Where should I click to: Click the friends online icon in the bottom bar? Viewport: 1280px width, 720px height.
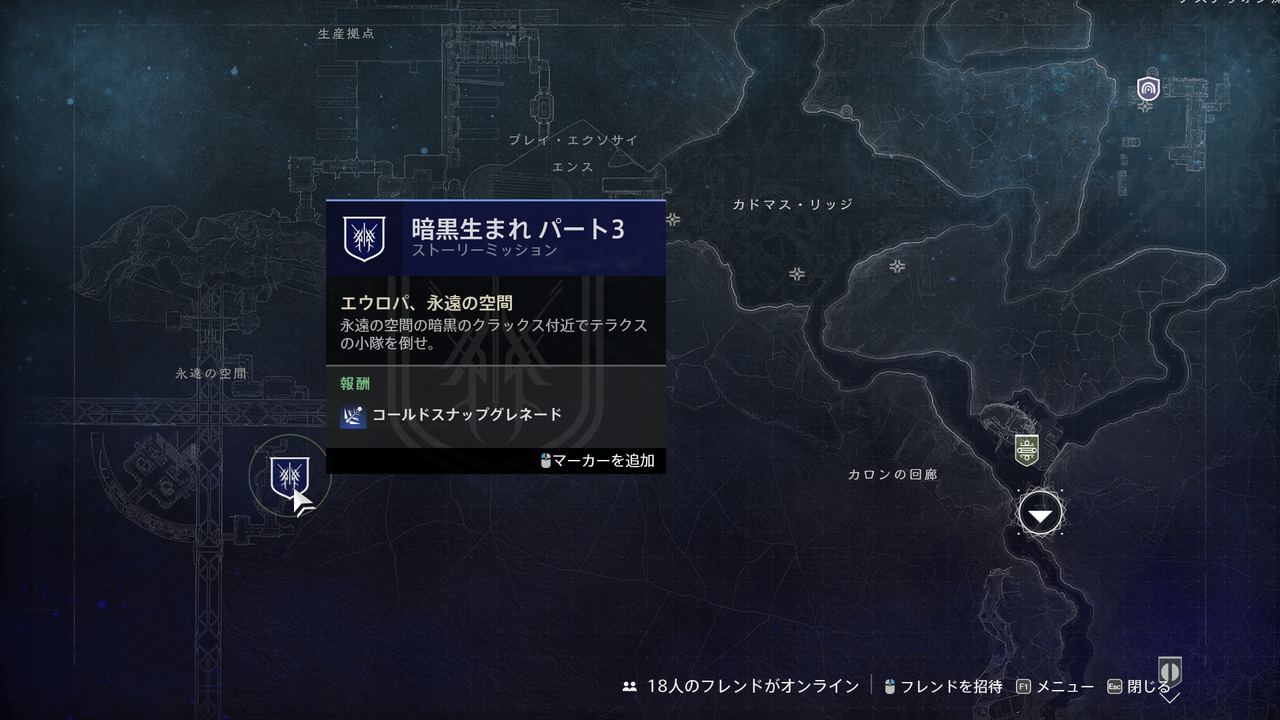click(629, 687)
